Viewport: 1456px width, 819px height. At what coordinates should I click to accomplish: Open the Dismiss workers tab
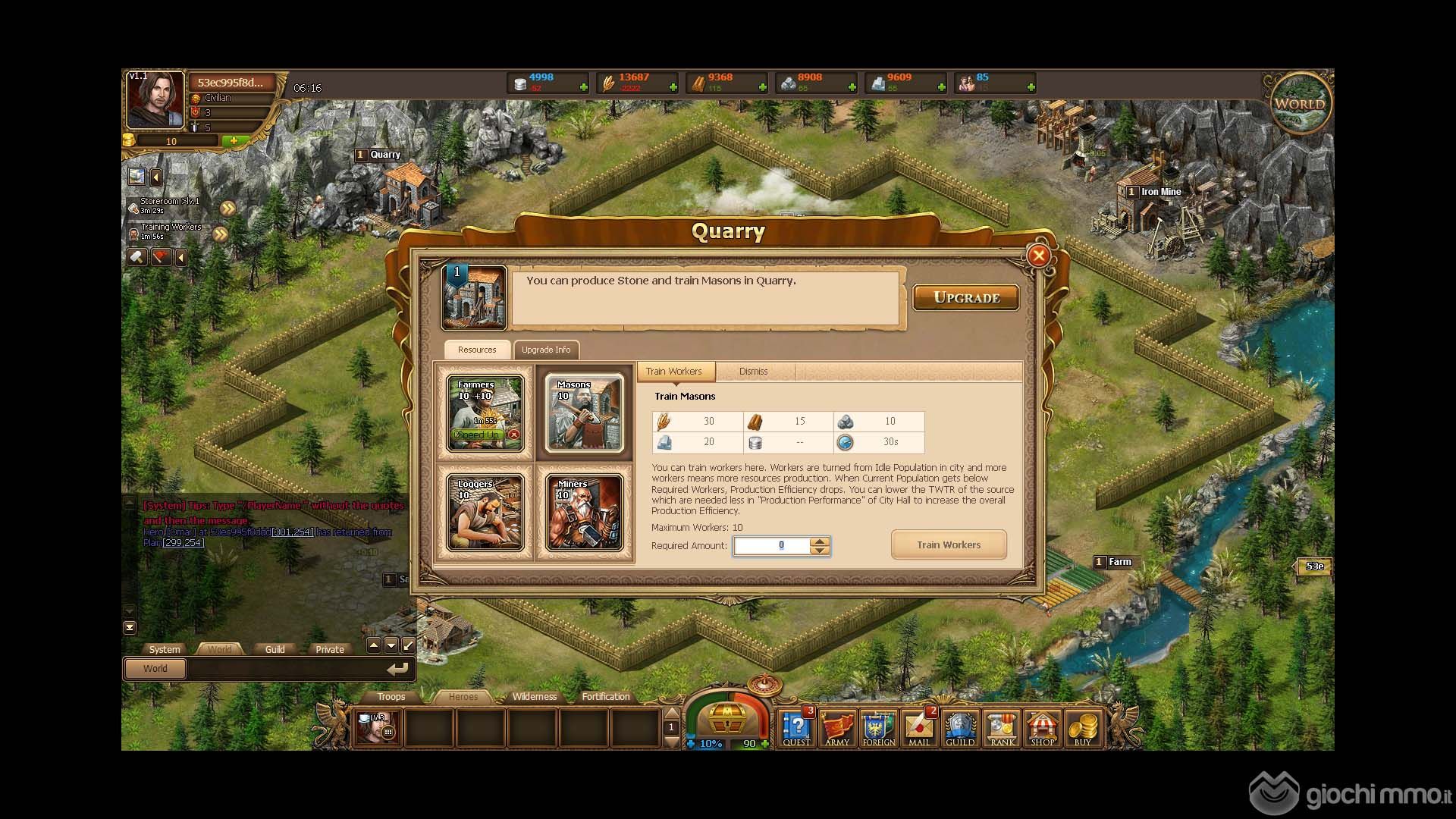[753, 372]
